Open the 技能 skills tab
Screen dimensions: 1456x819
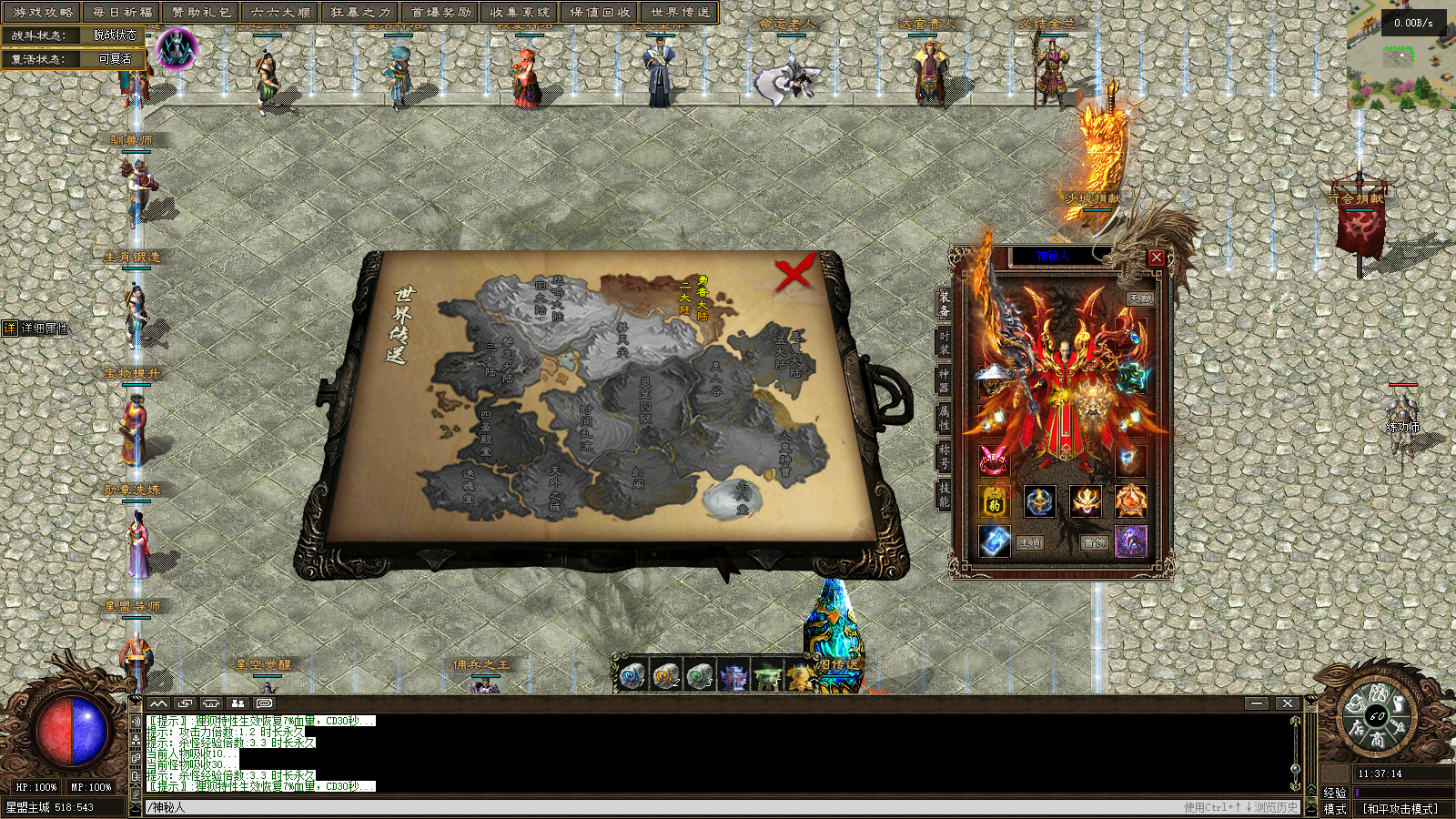coord(944,493)
